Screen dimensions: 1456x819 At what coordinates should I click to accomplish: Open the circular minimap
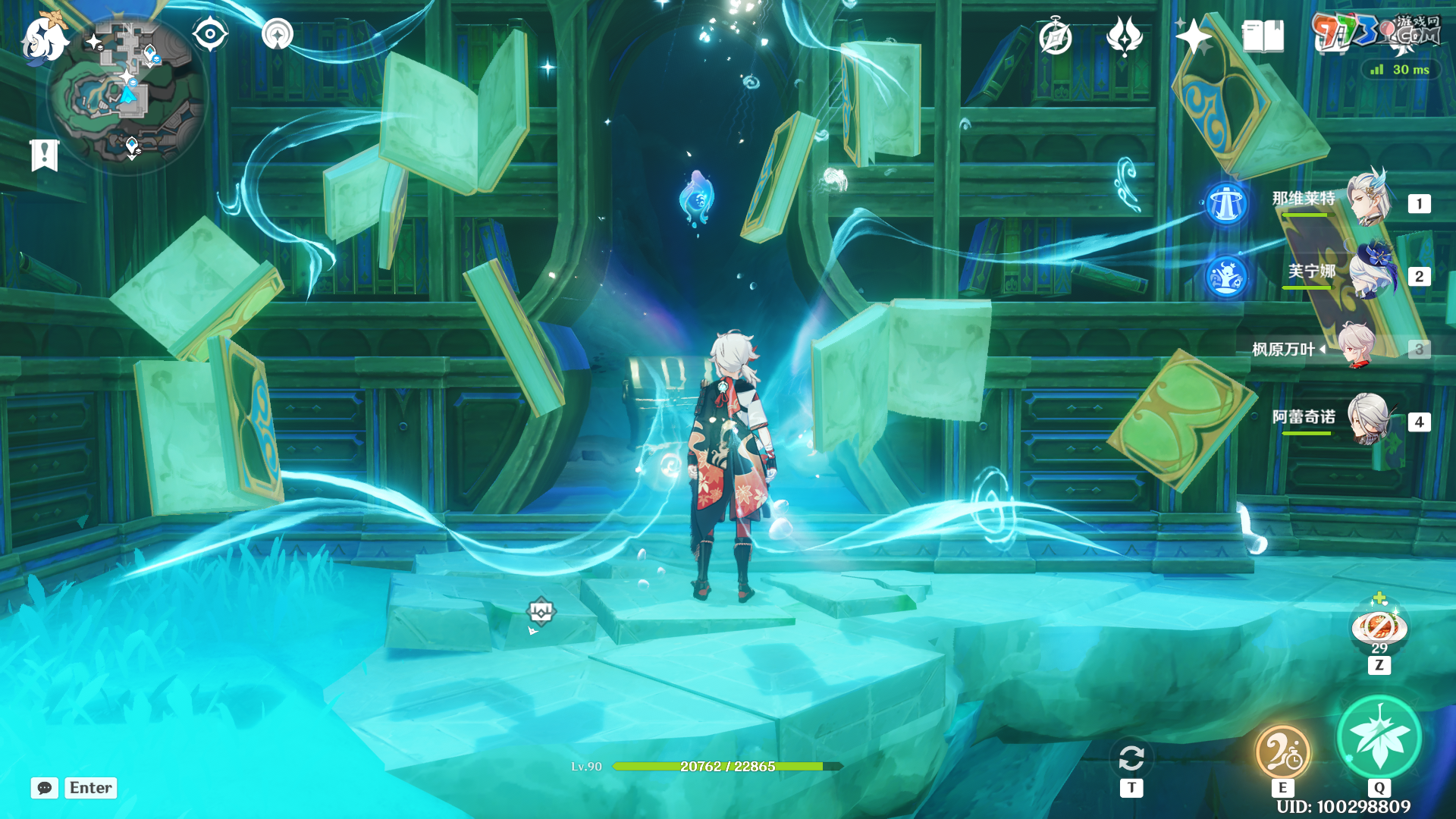tap(127, 95)
